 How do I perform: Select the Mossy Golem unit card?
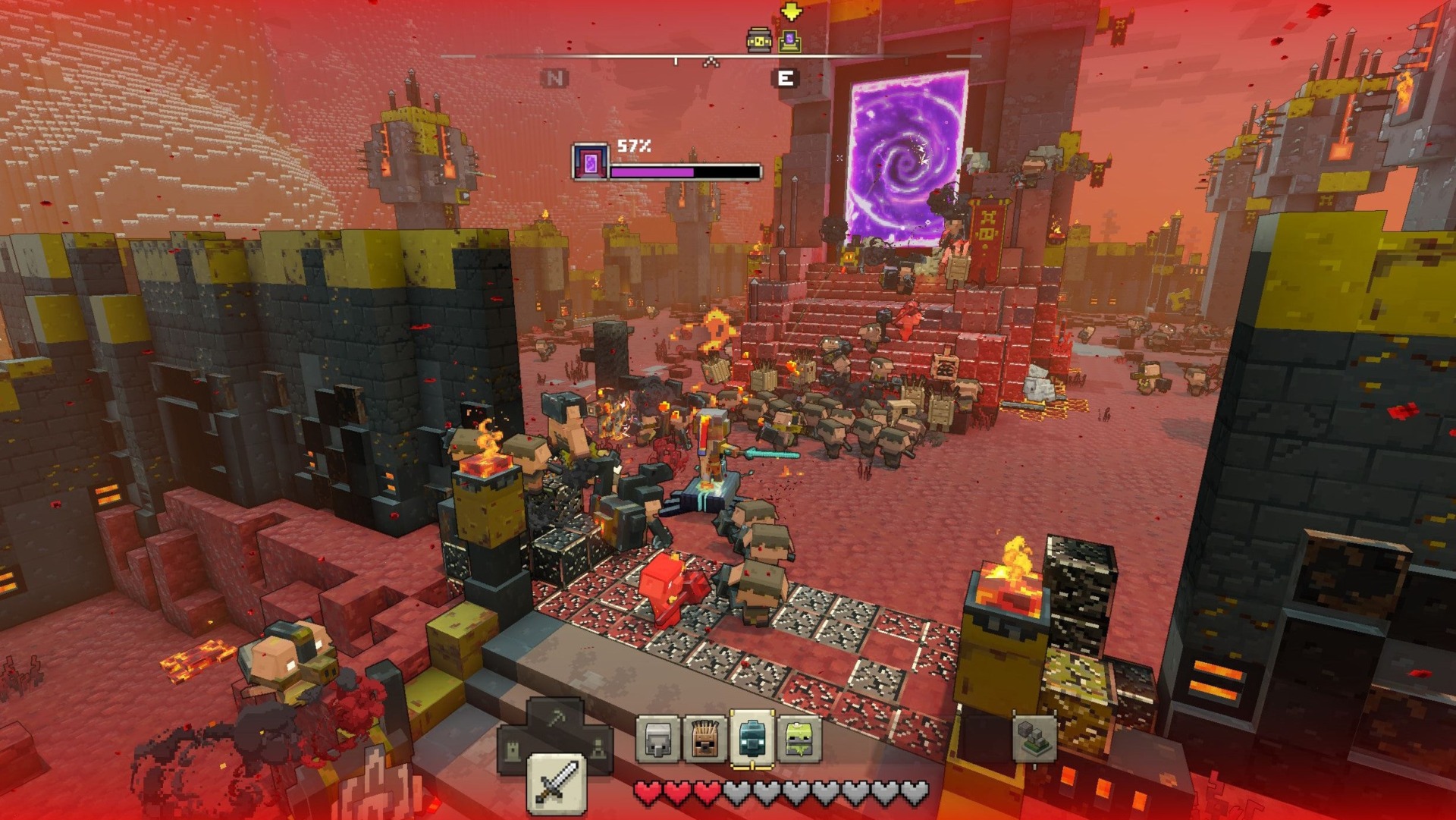pyautogui.click(x=799, y=738)
